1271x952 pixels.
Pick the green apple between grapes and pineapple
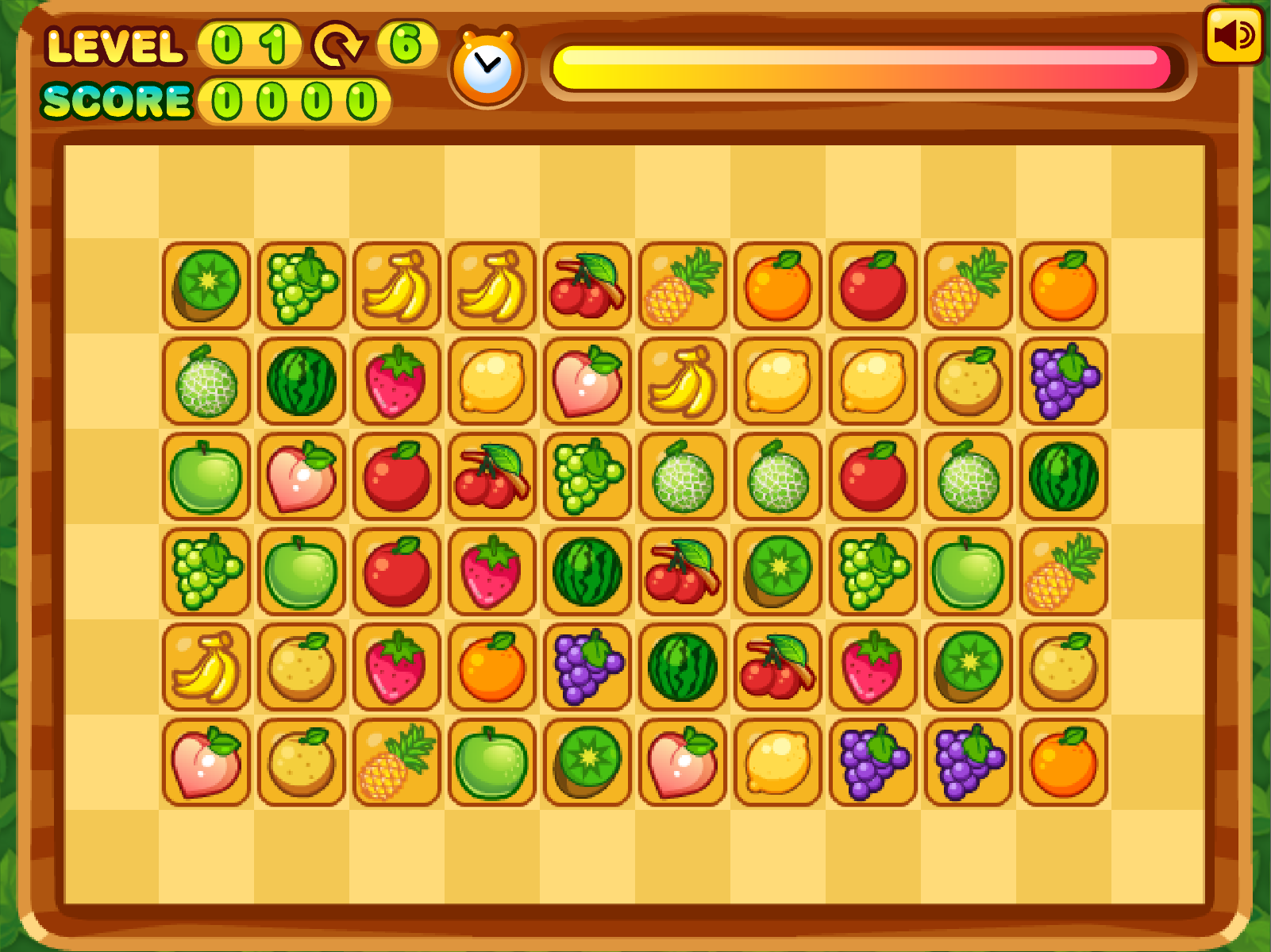point(969,572)
